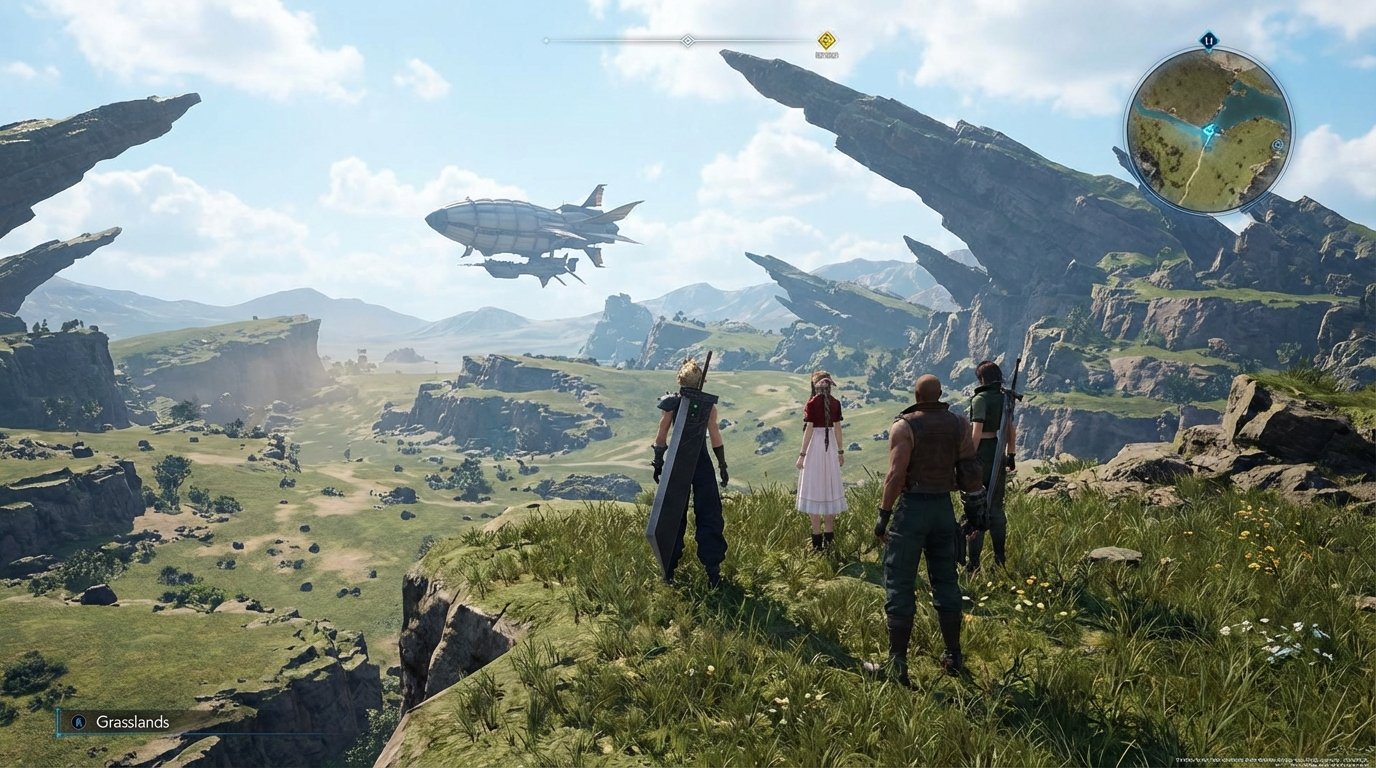Image resolution: width=1376 pixels, height=768 pixels.
Task: Click the ringed objective icon on the minimap's right edge
Action: tap(1278, 144)
